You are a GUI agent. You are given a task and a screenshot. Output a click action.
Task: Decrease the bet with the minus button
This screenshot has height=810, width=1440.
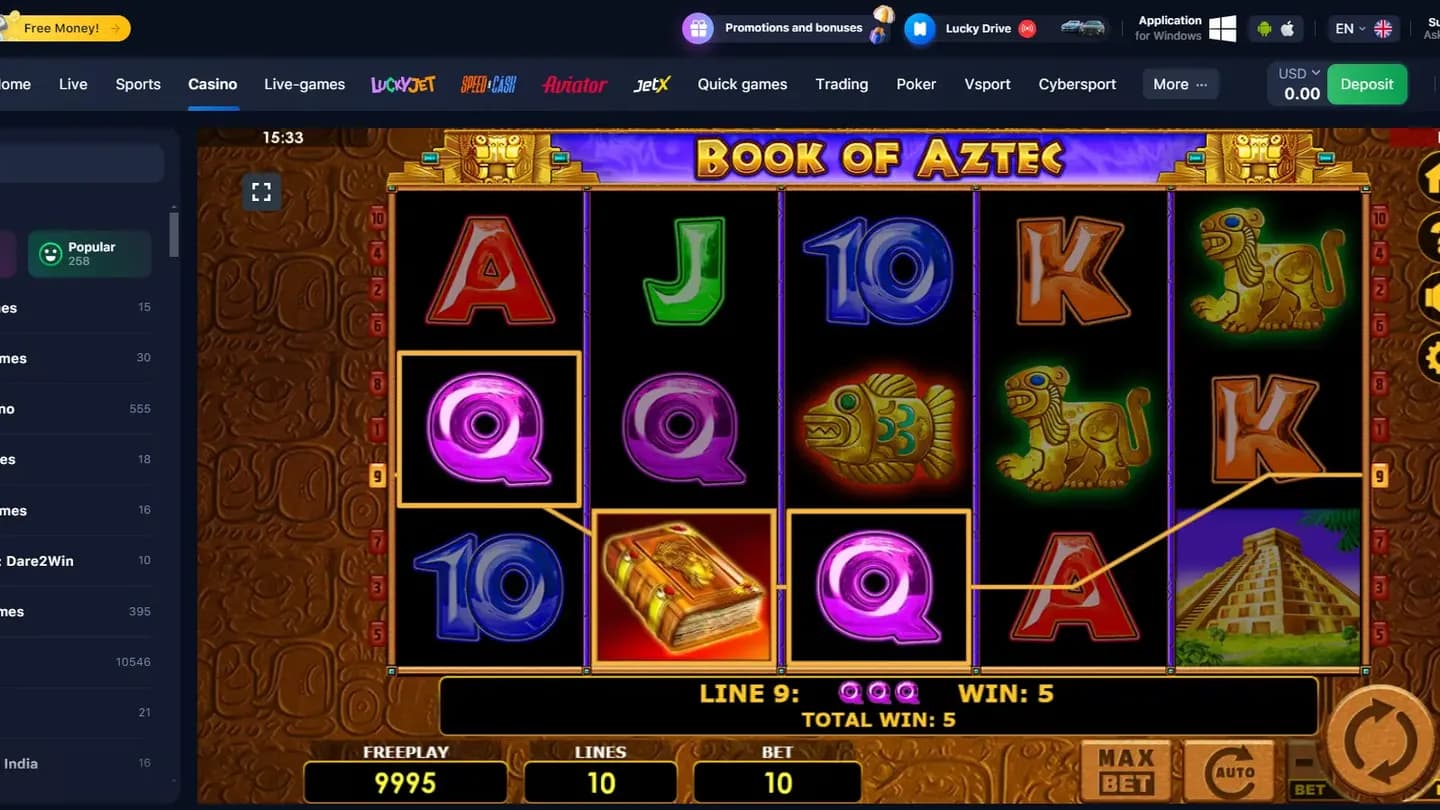point(1304,762)
